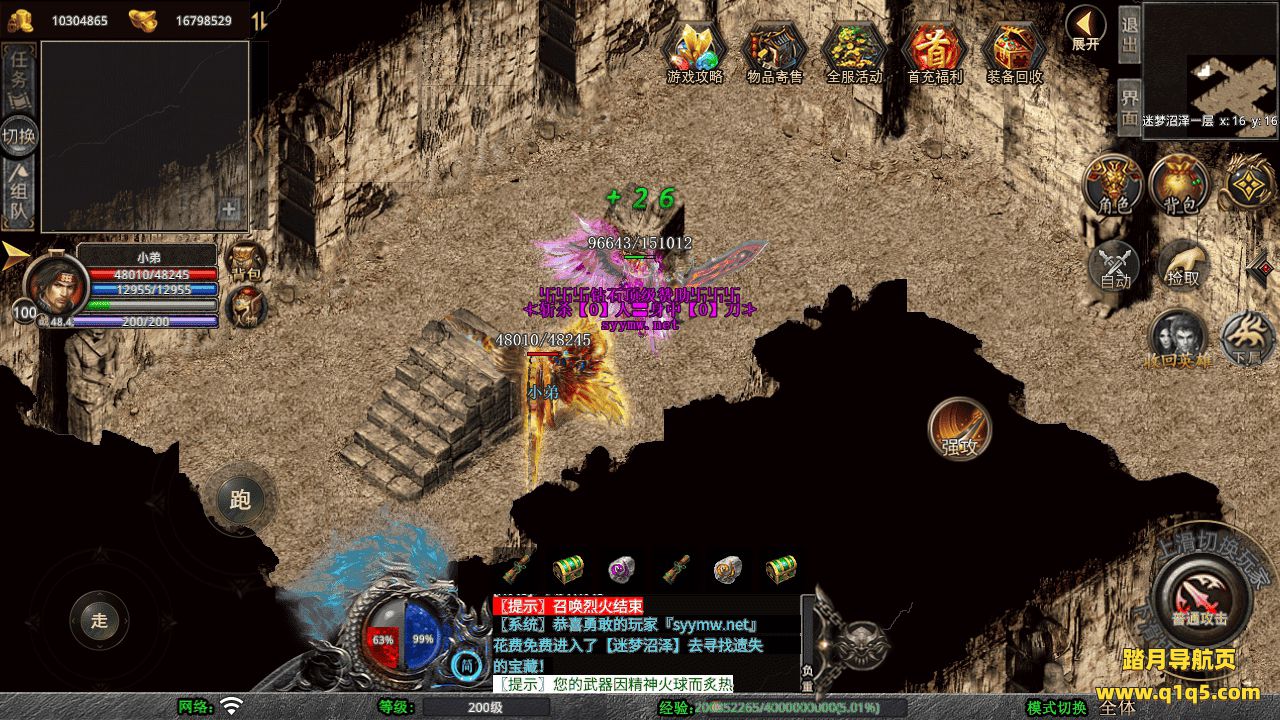Open the 首充福利 first-recharge bonus

pyautogui.click(x=934, y=50)
